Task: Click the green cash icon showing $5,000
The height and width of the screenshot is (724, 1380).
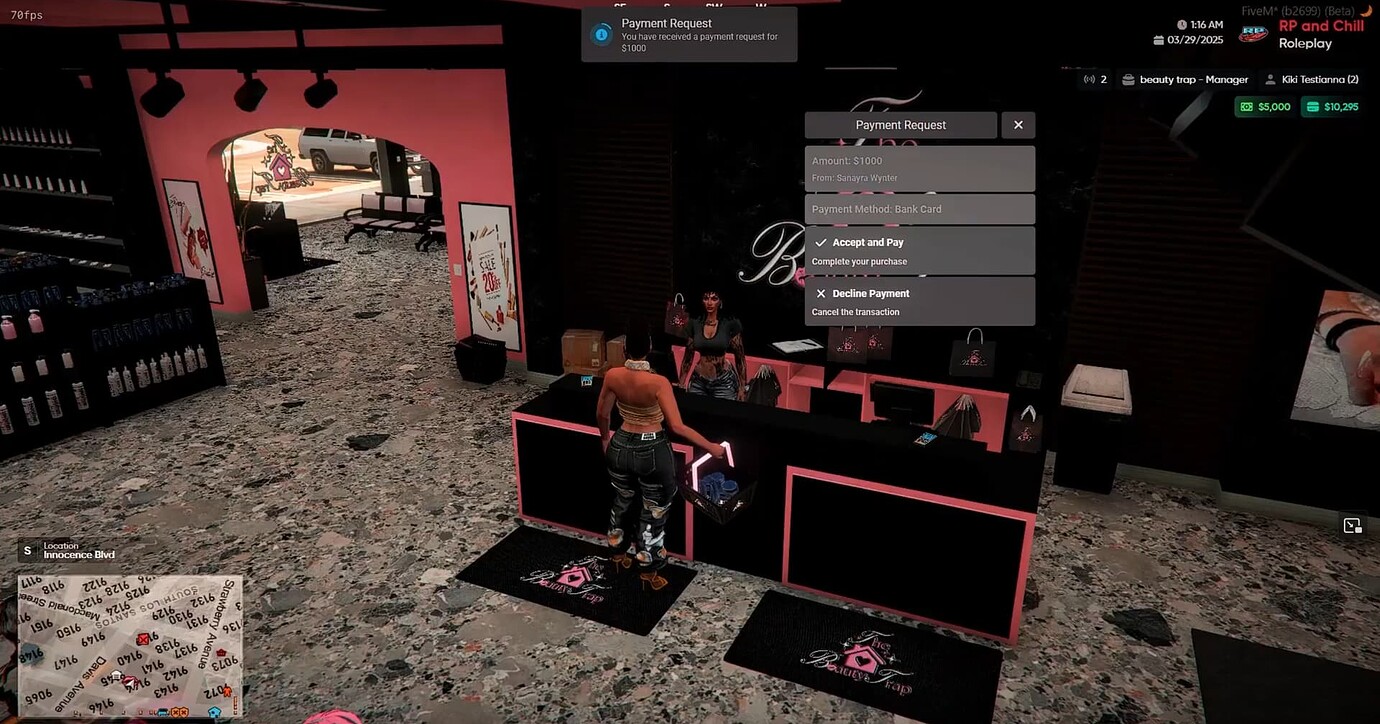Action: click(x=1247, y=106)
